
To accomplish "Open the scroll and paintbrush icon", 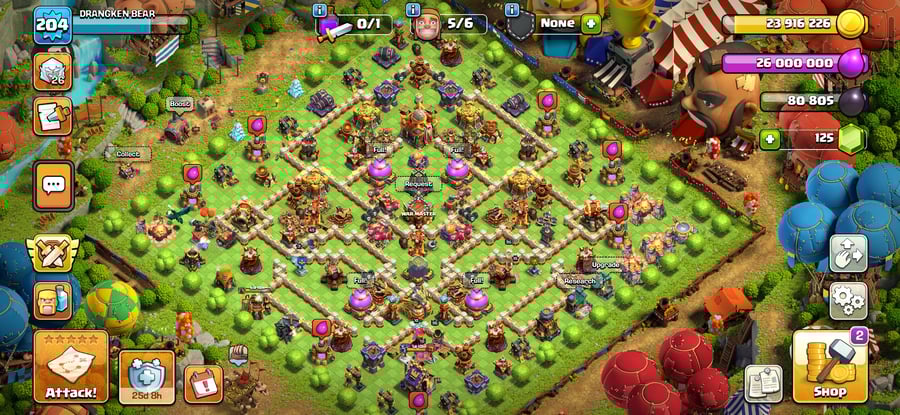I will [53, 115].
